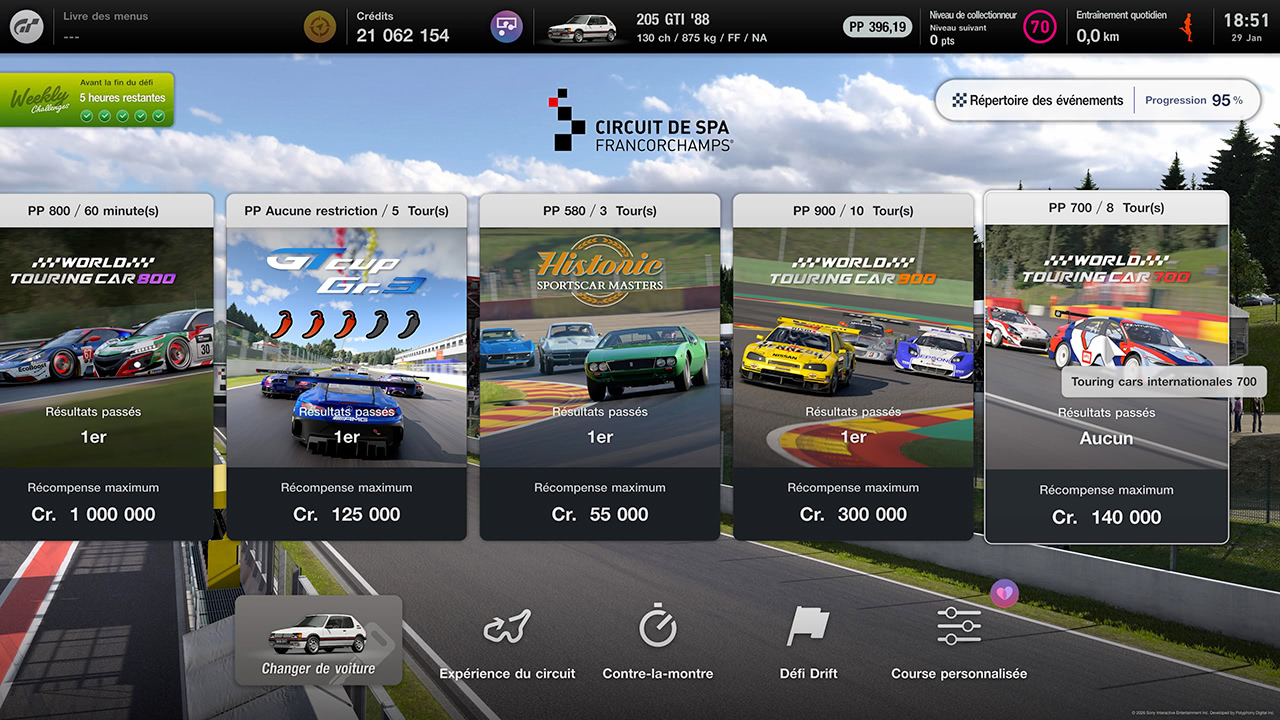This screenshot has width=1280, height=720.
Task: Click the daily workout runner icon
Action: [1191, 26]
